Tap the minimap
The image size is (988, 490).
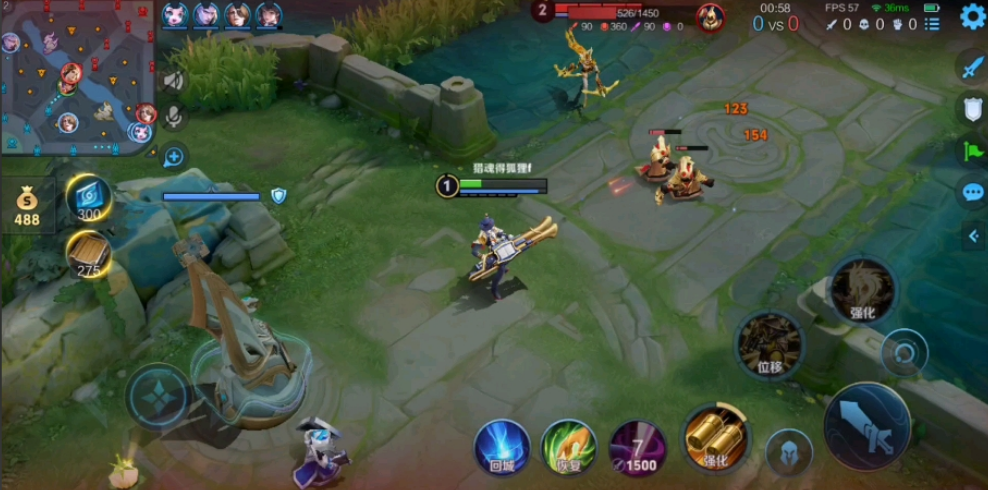[77, 78]
